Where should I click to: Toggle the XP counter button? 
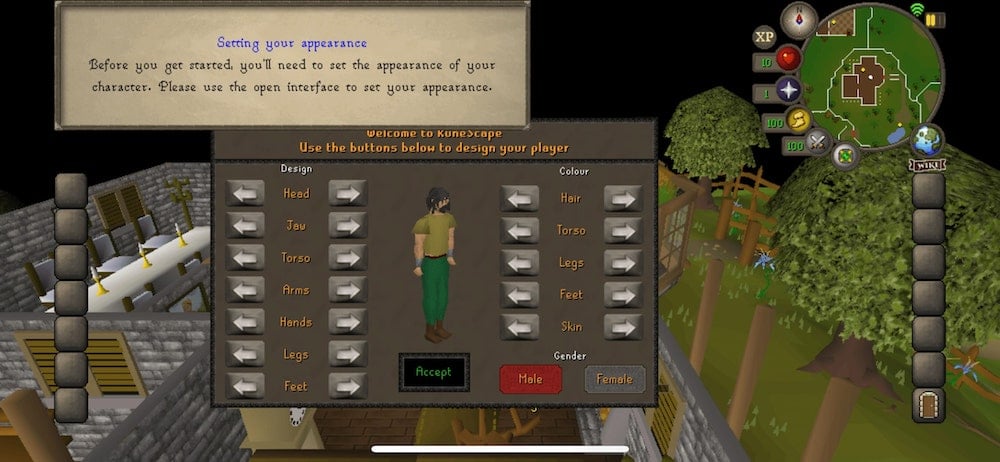click(765, 37)
